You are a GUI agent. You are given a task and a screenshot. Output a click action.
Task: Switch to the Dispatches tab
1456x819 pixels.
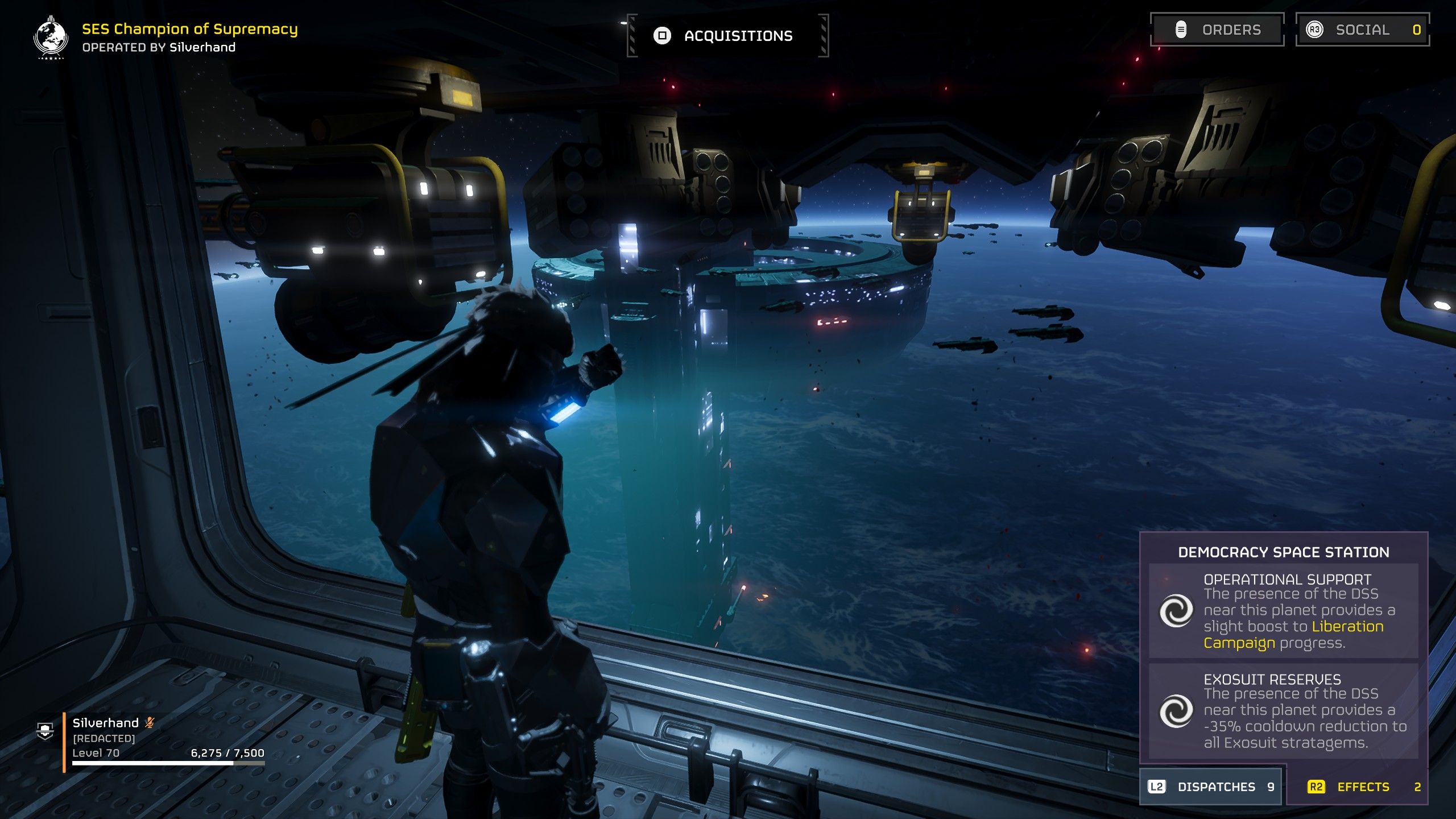1211,787
